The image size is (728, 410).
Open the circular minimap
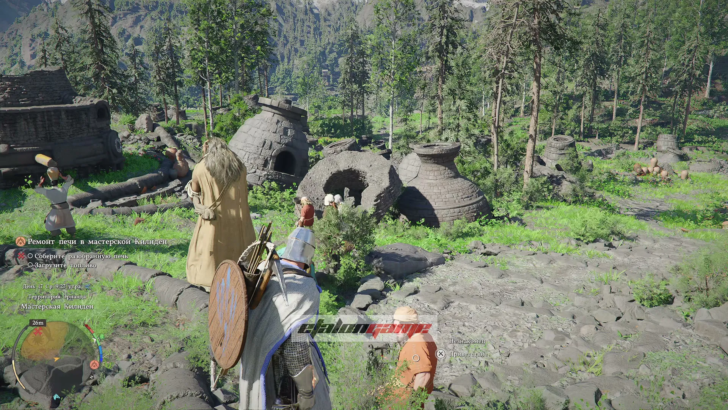coord(54,354)
